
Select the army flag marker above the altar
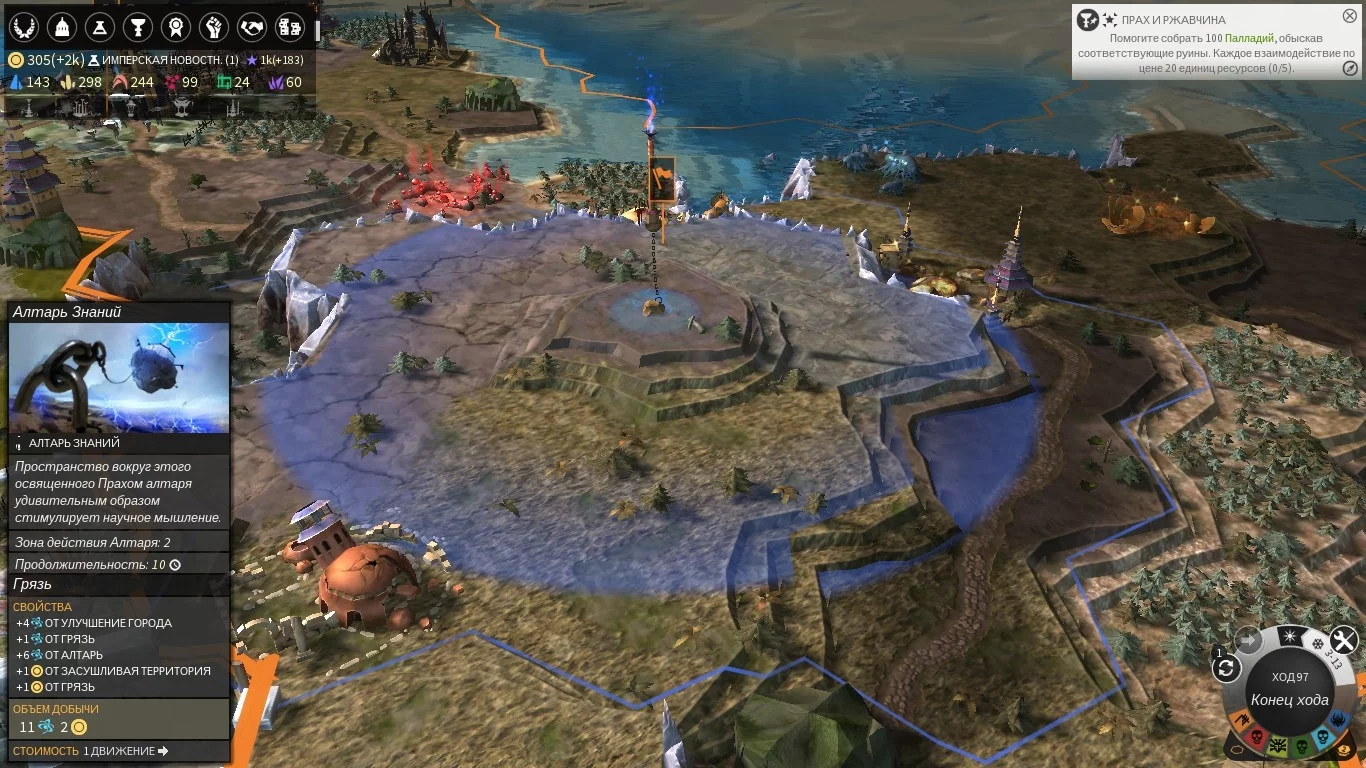coord(661,178)
